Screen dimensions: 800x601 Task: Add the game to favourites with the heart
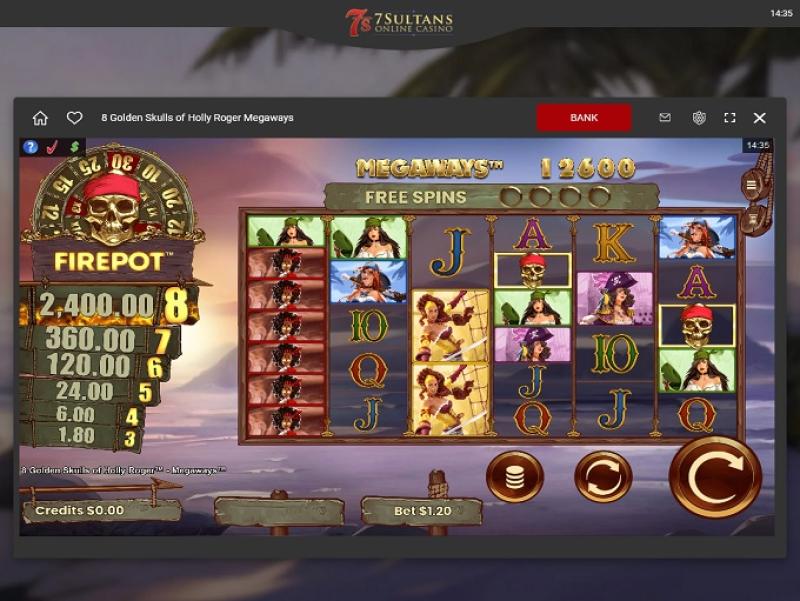(74, 118)
